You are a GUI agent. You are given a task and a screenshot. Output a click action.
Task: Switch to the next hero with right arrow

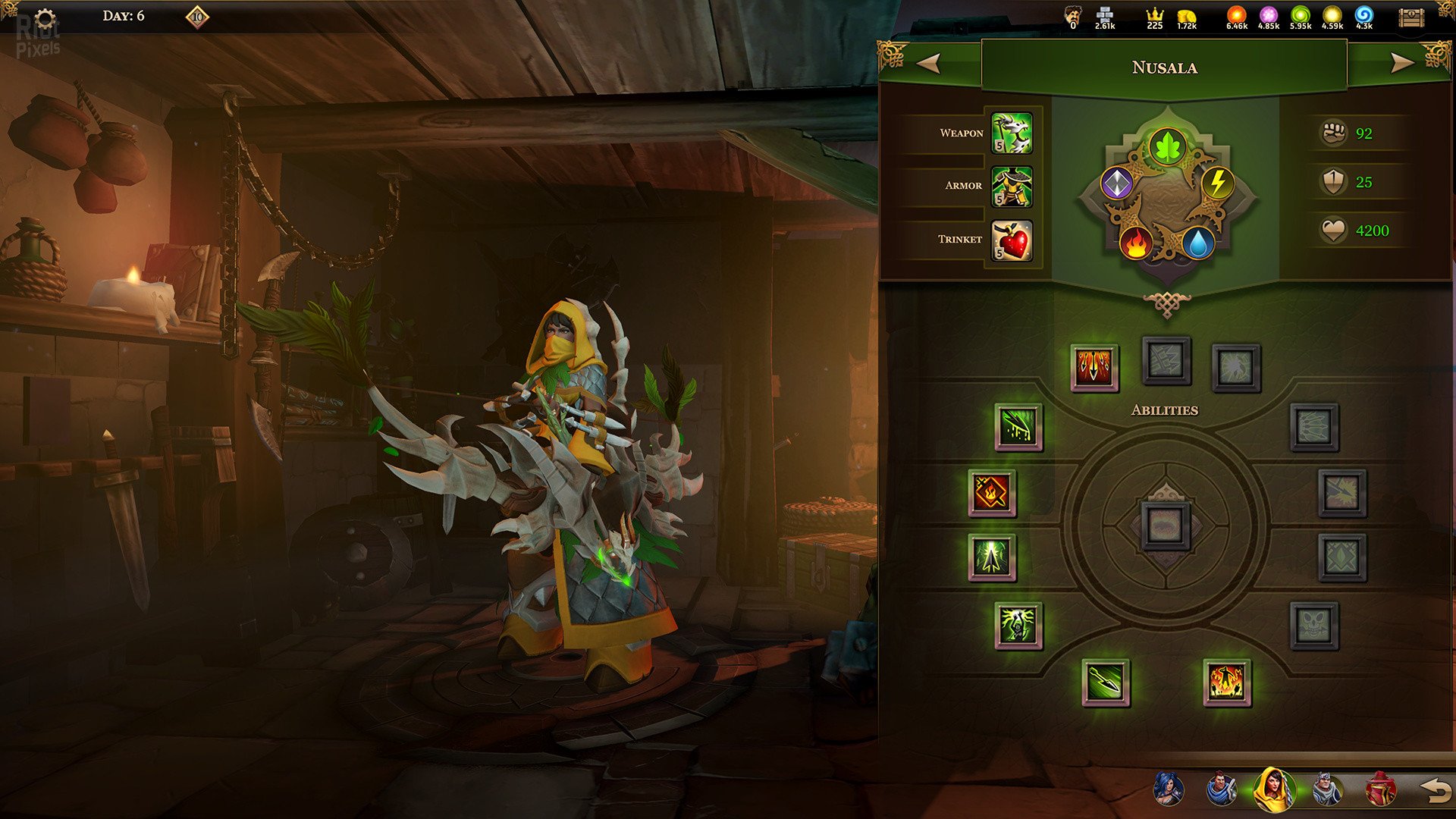pyautogui.click(x=1401, y=63)
